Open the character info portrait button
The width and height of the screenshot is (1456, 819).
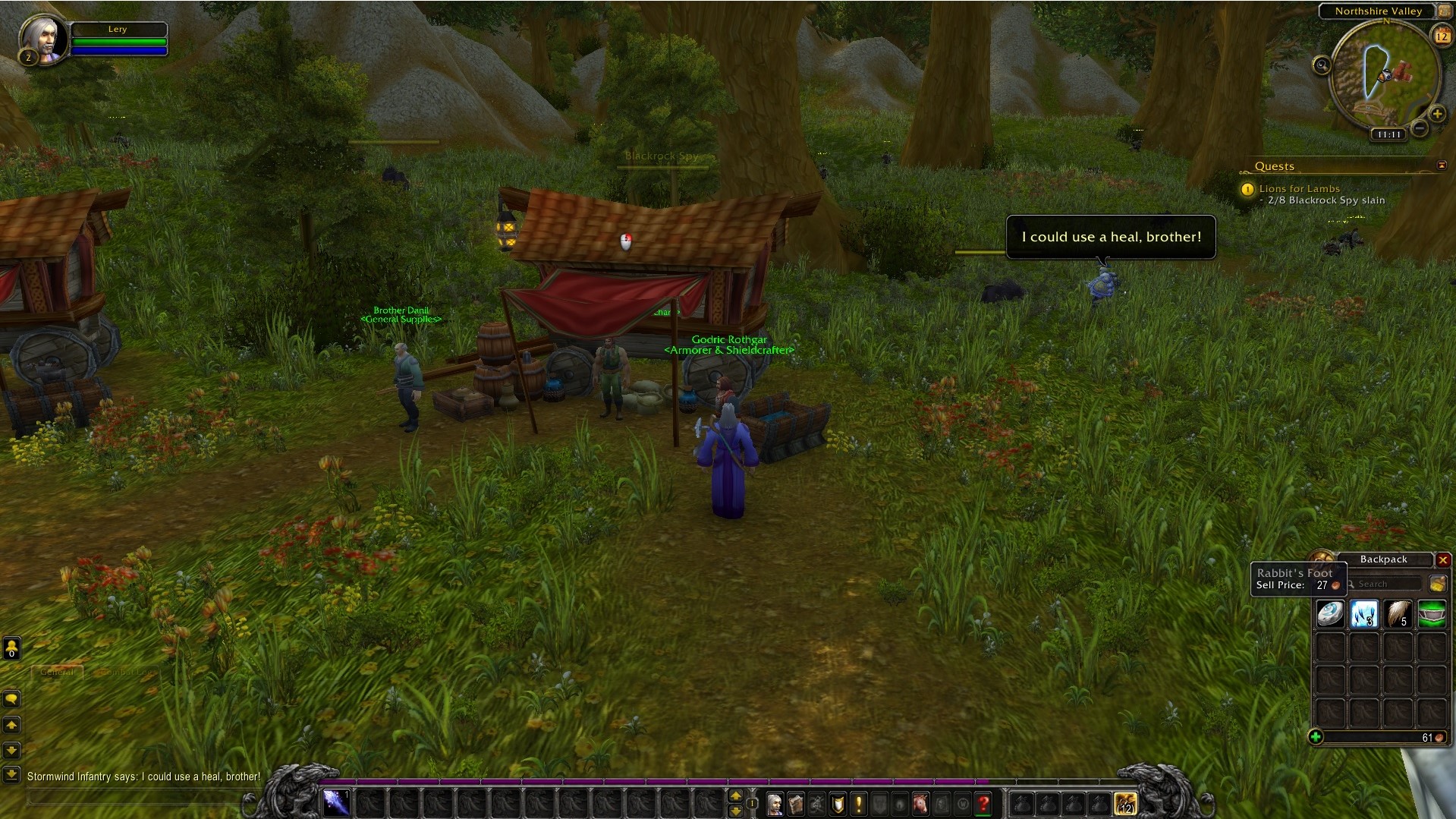tap(775, 803)
